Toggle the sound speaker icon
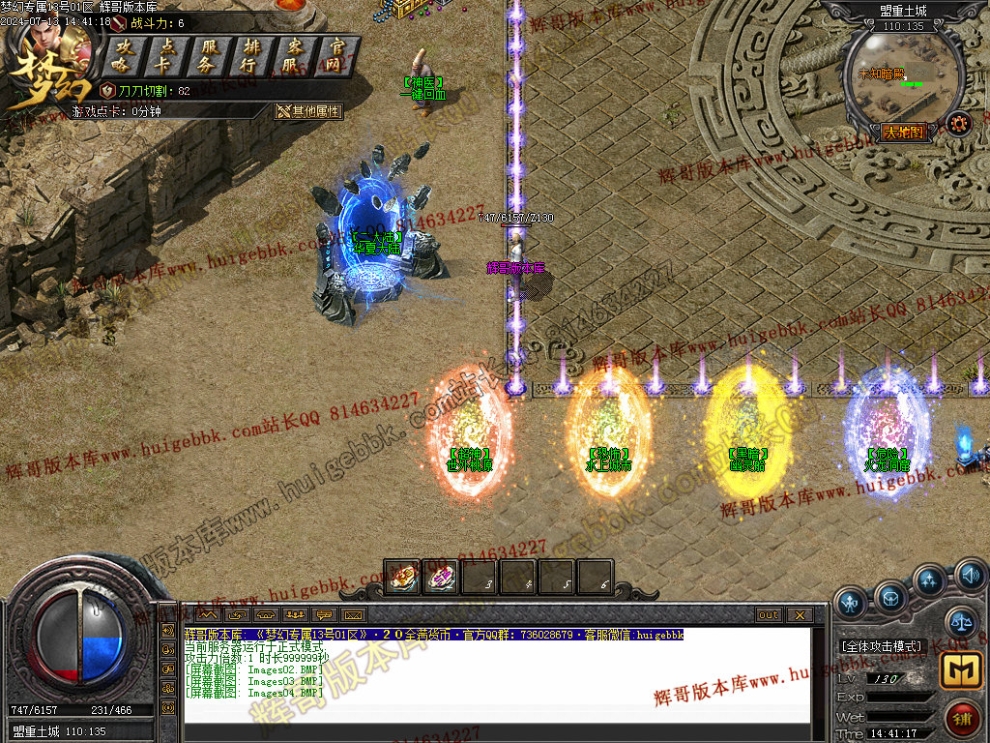 [x=969, y=575]
